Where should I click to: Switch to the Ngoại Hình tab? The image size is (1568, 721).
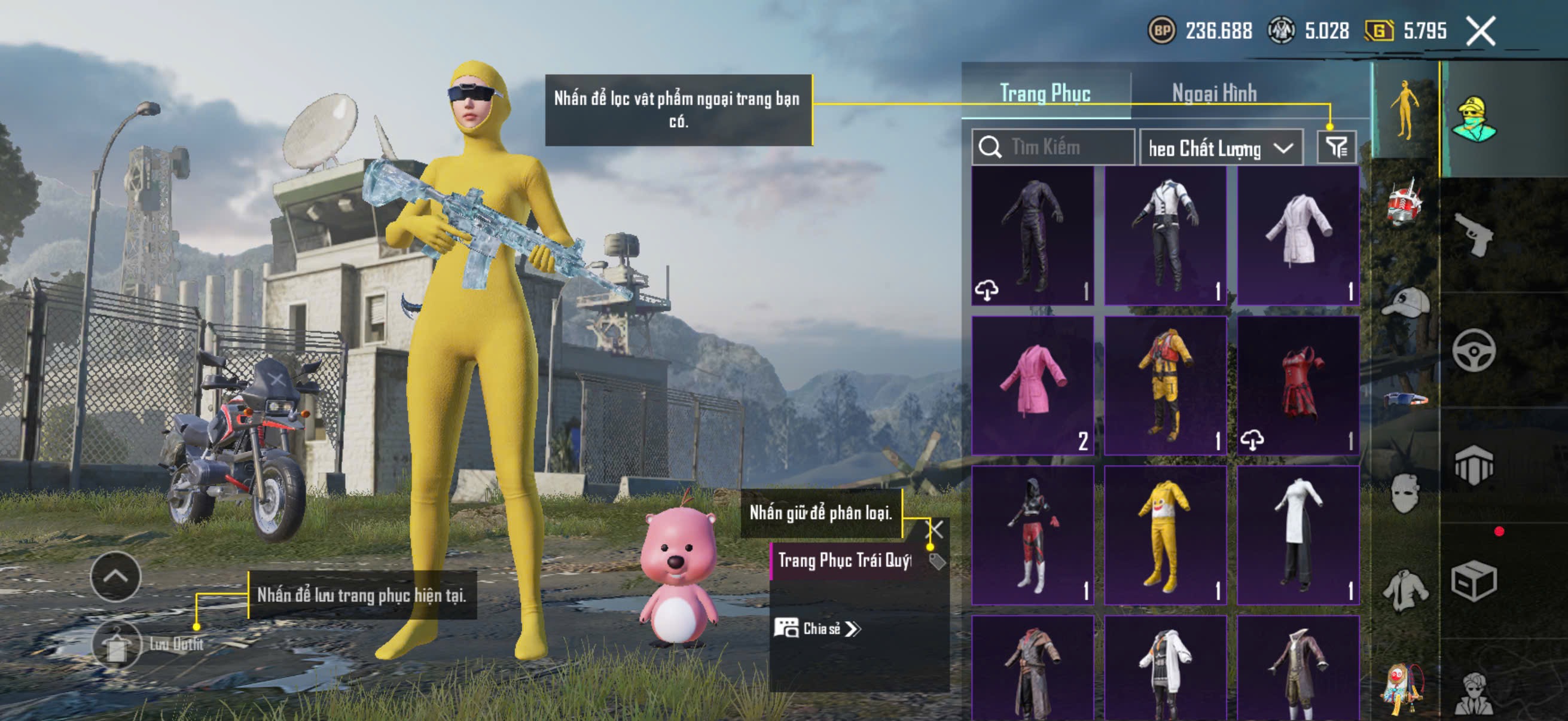point(1214,93)
